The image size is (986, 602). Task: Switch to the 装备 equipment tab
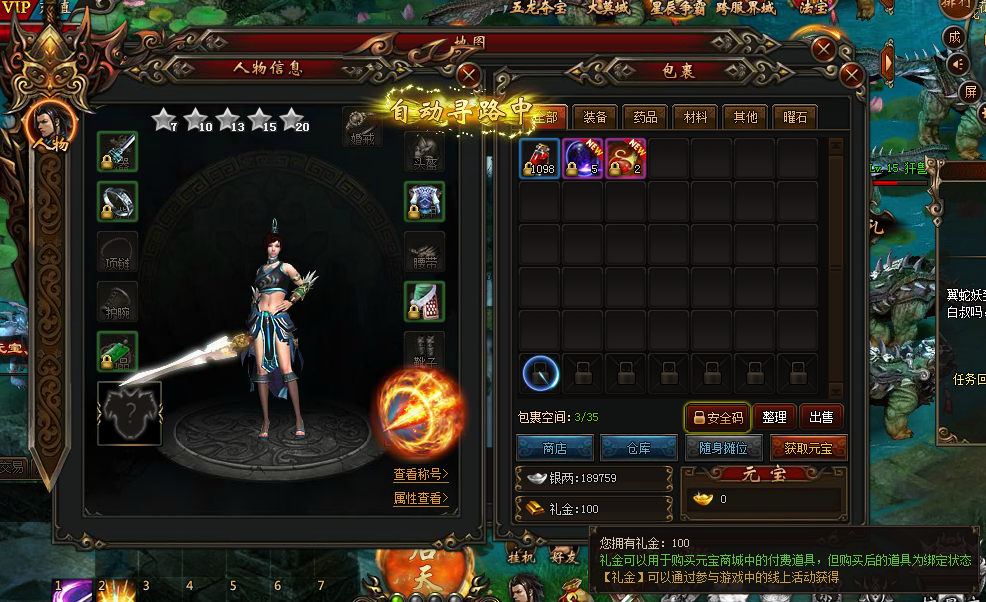point(594,117)
